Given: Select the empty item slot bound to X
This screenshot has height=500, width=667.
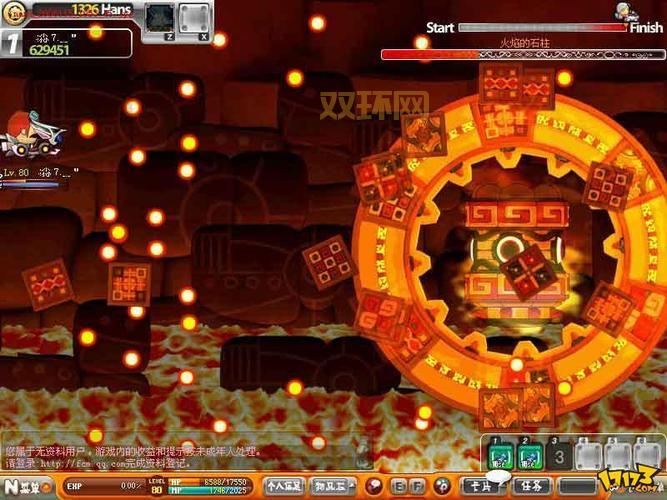Looking at the screenshot, I should pyautogui.click(x=194, y=17).
